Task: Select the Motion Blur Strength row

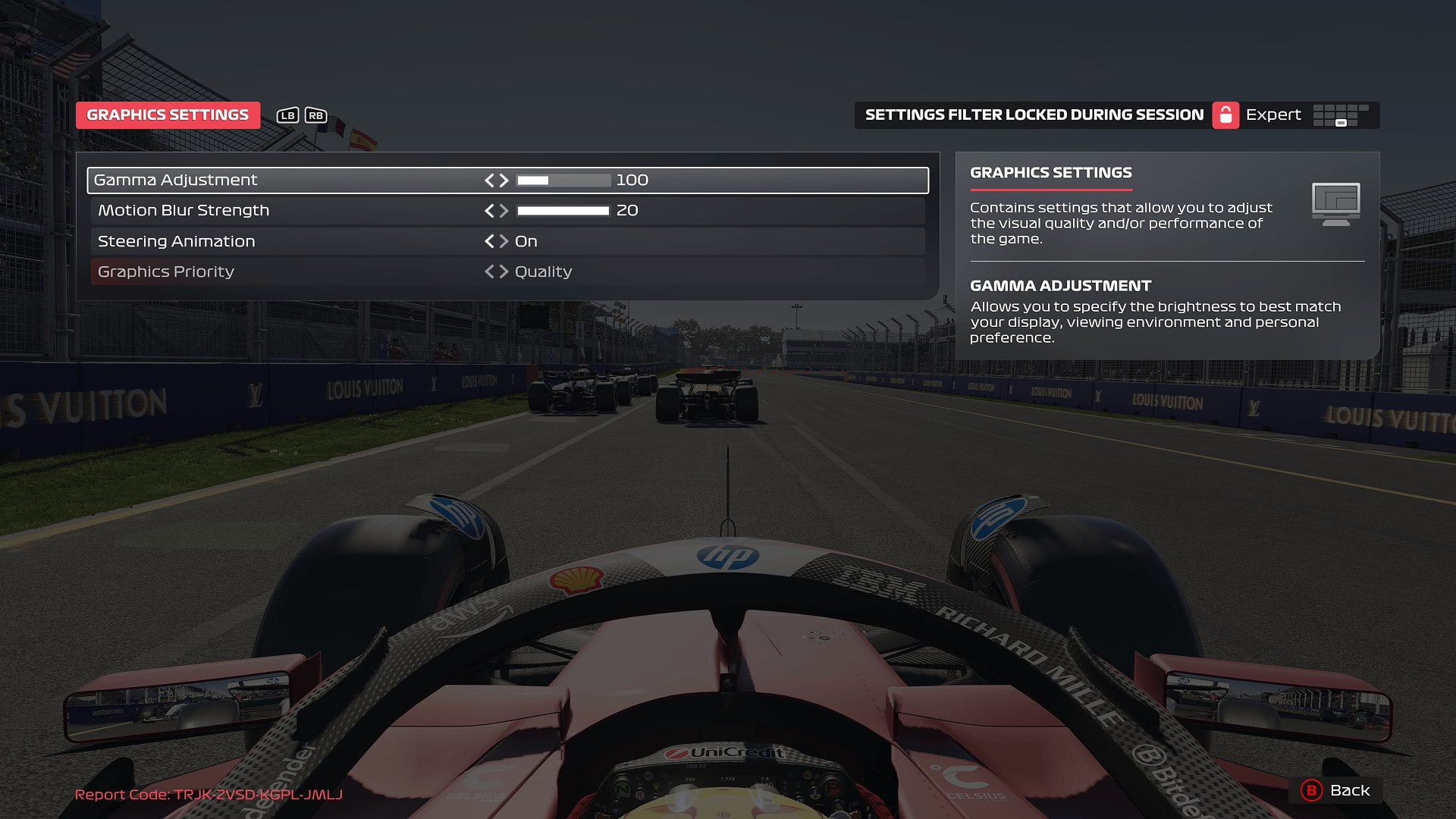Action: (303, 211)
